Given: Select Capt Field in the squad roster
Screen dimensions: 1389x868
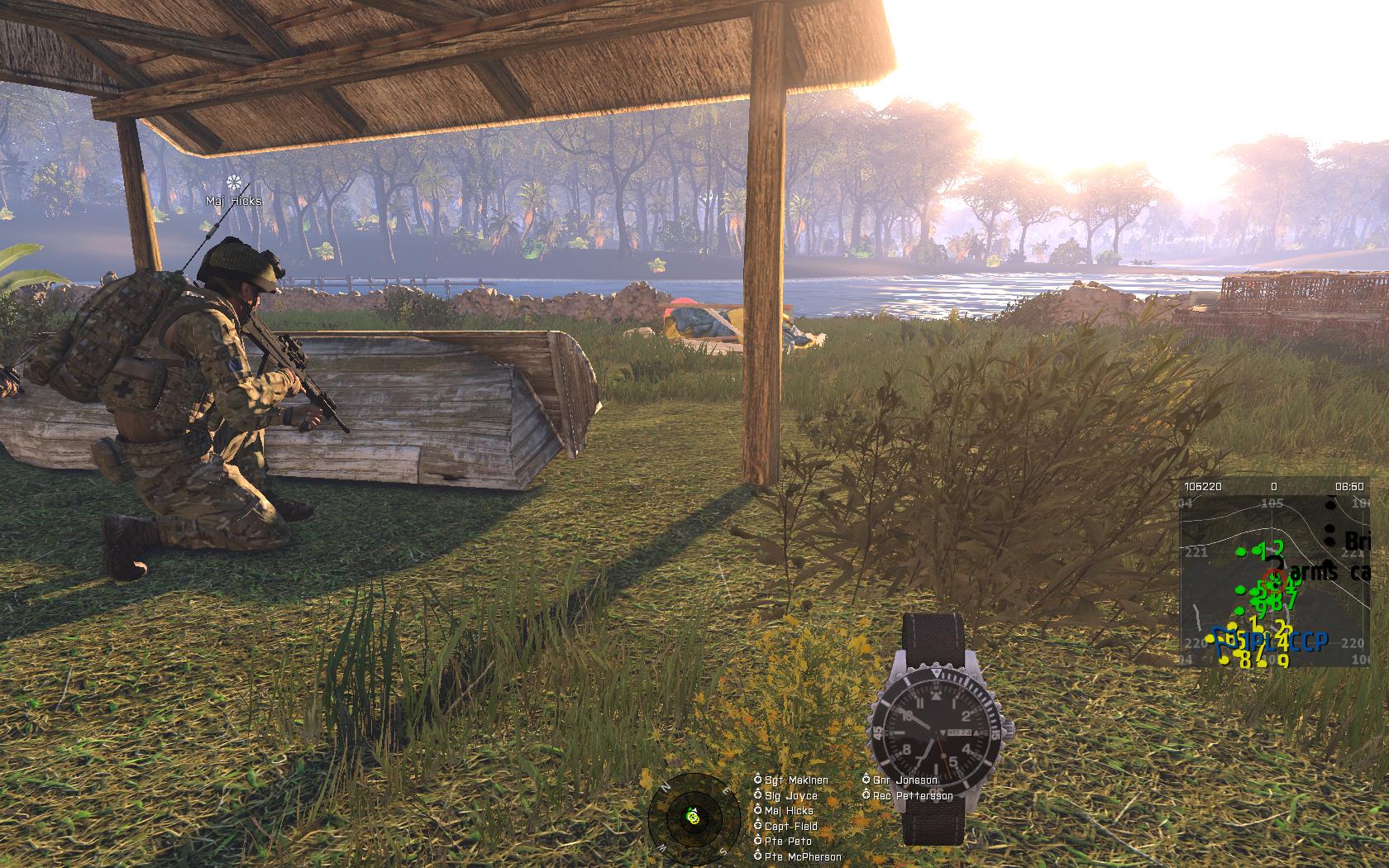Looking at the screenshot, I should pos(790,827).
